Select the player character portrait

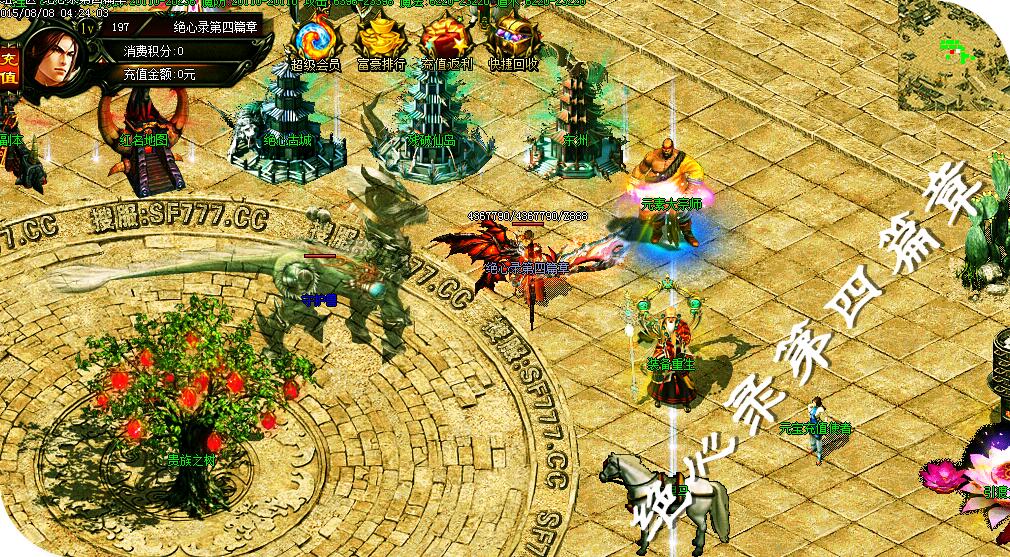pyautogui.click(x=53, y=61)
